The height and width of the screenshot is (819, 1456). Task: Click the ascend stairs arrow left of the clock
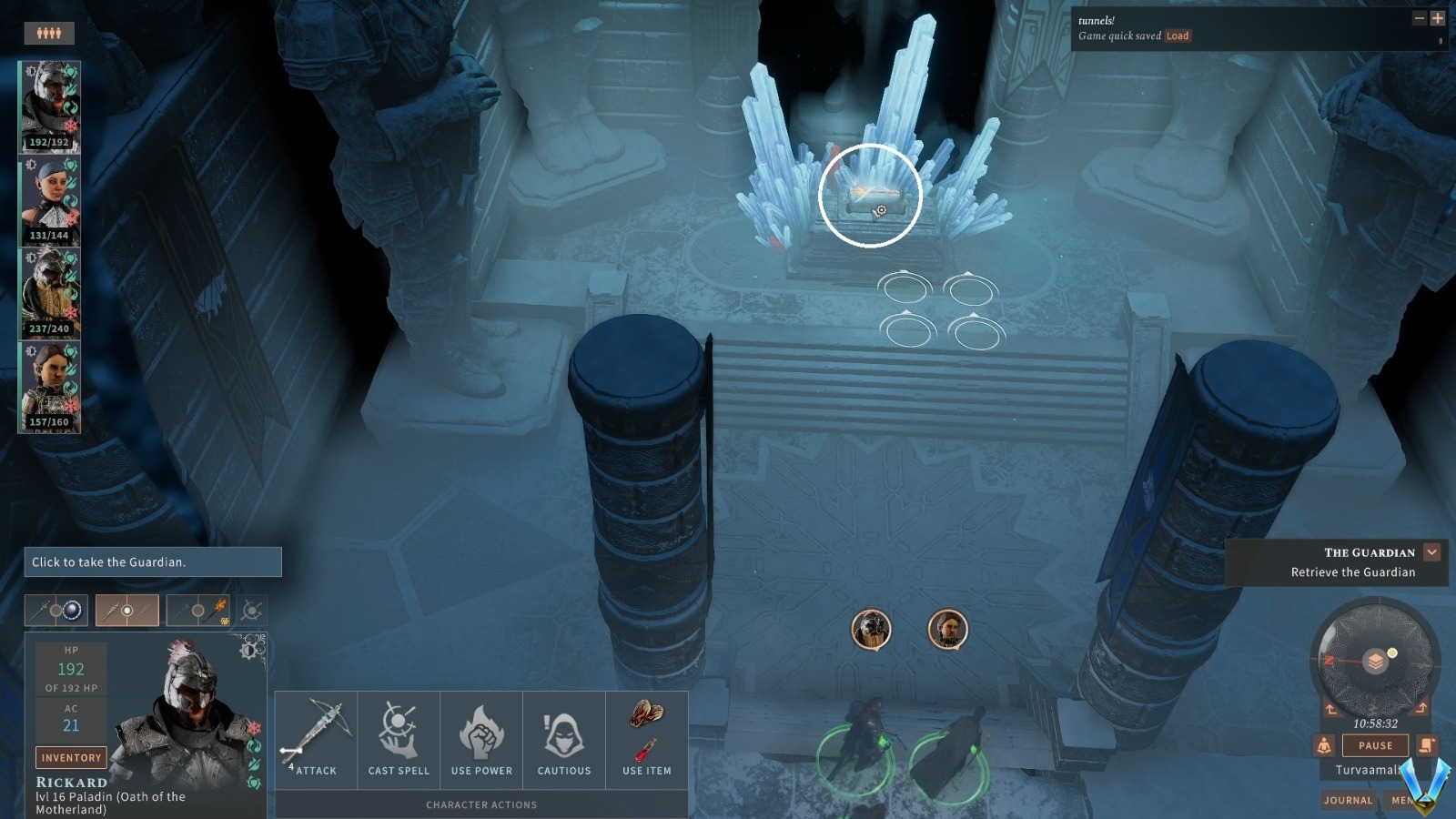1330,708
